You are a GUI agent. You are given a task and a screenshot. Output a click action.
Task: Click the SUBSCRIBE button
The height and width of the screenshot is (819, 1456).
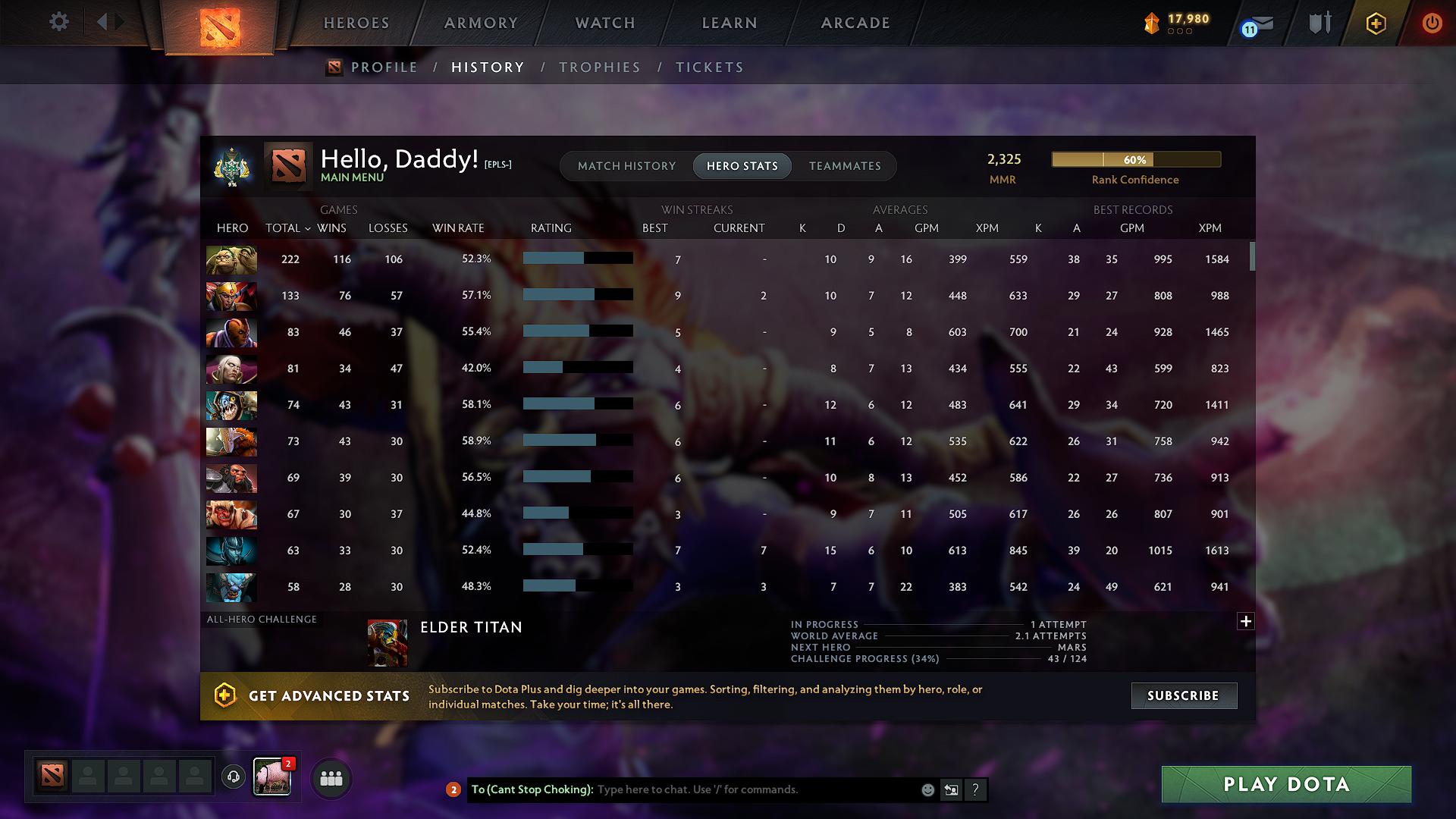pyautogui.click(x=1183, y=695)
